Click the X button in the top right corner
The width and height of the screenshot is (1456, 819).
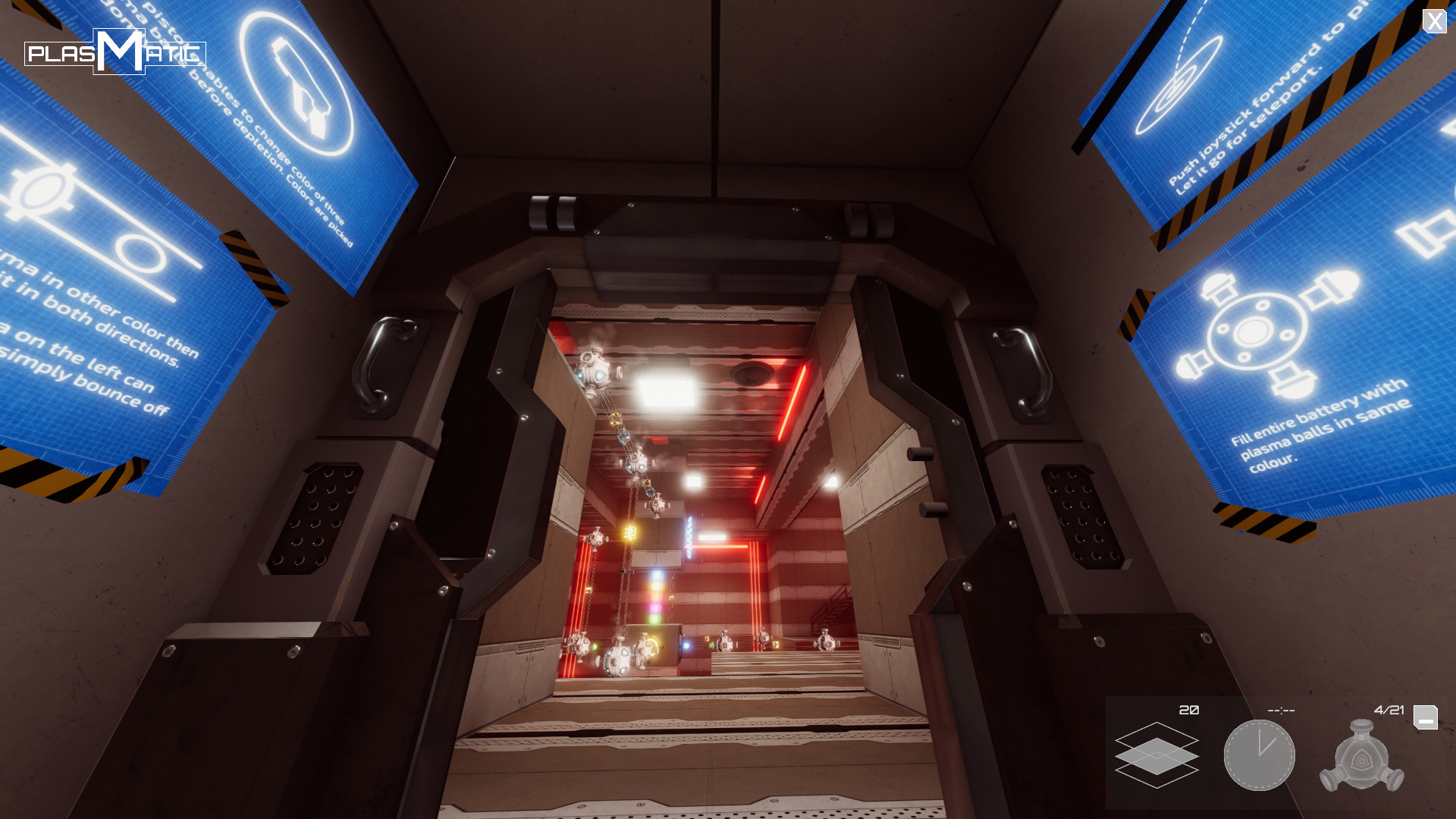coord(1435,22)
